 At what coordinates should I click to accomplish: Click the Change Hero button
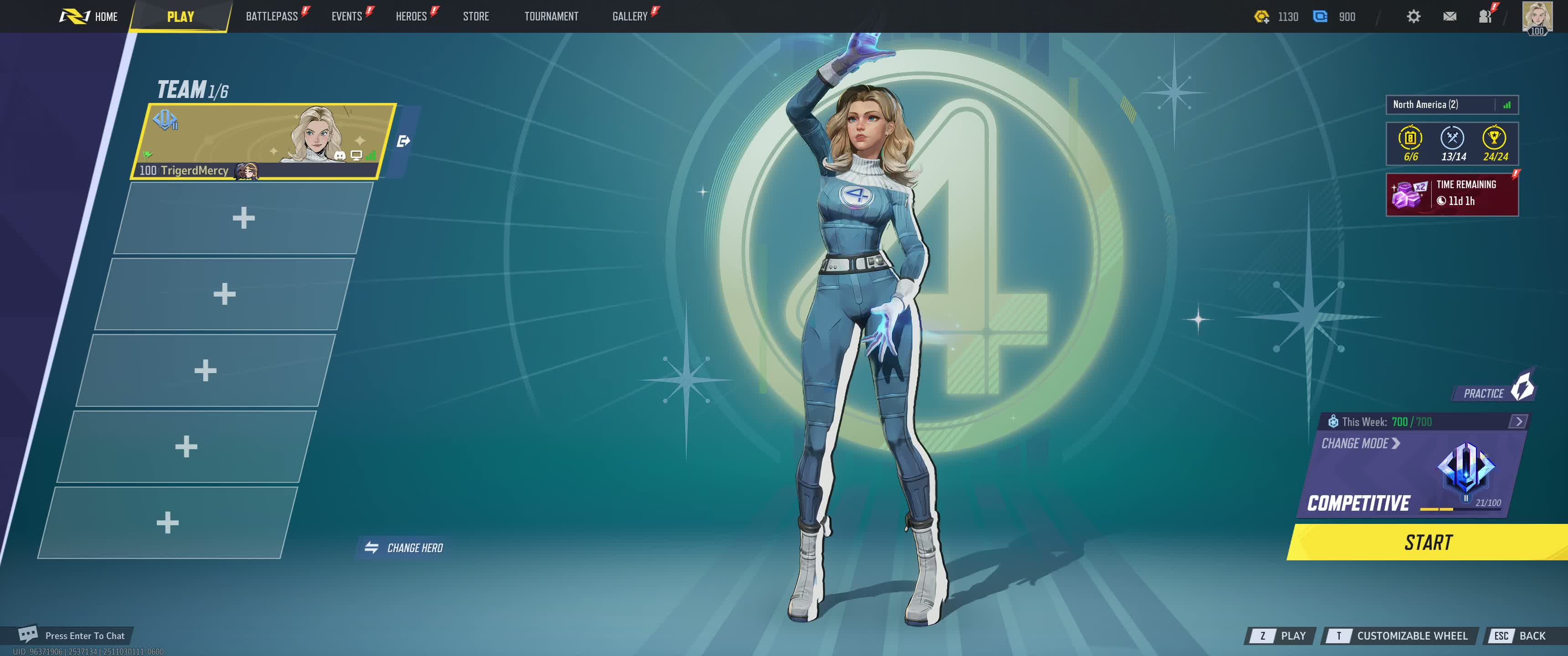pos(404,548)
